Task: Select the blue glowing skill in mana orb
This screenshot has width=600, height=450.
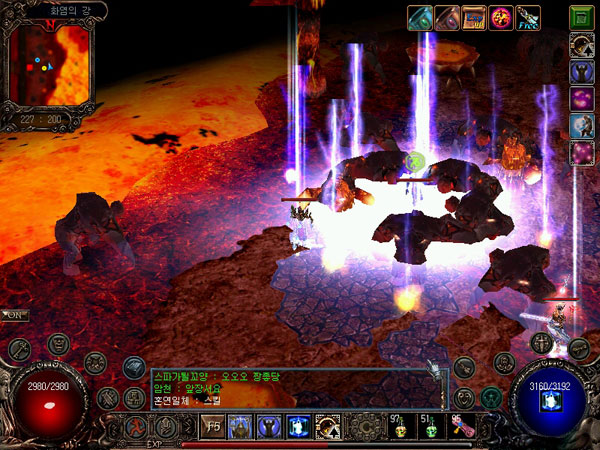Action: coord(548,402)
